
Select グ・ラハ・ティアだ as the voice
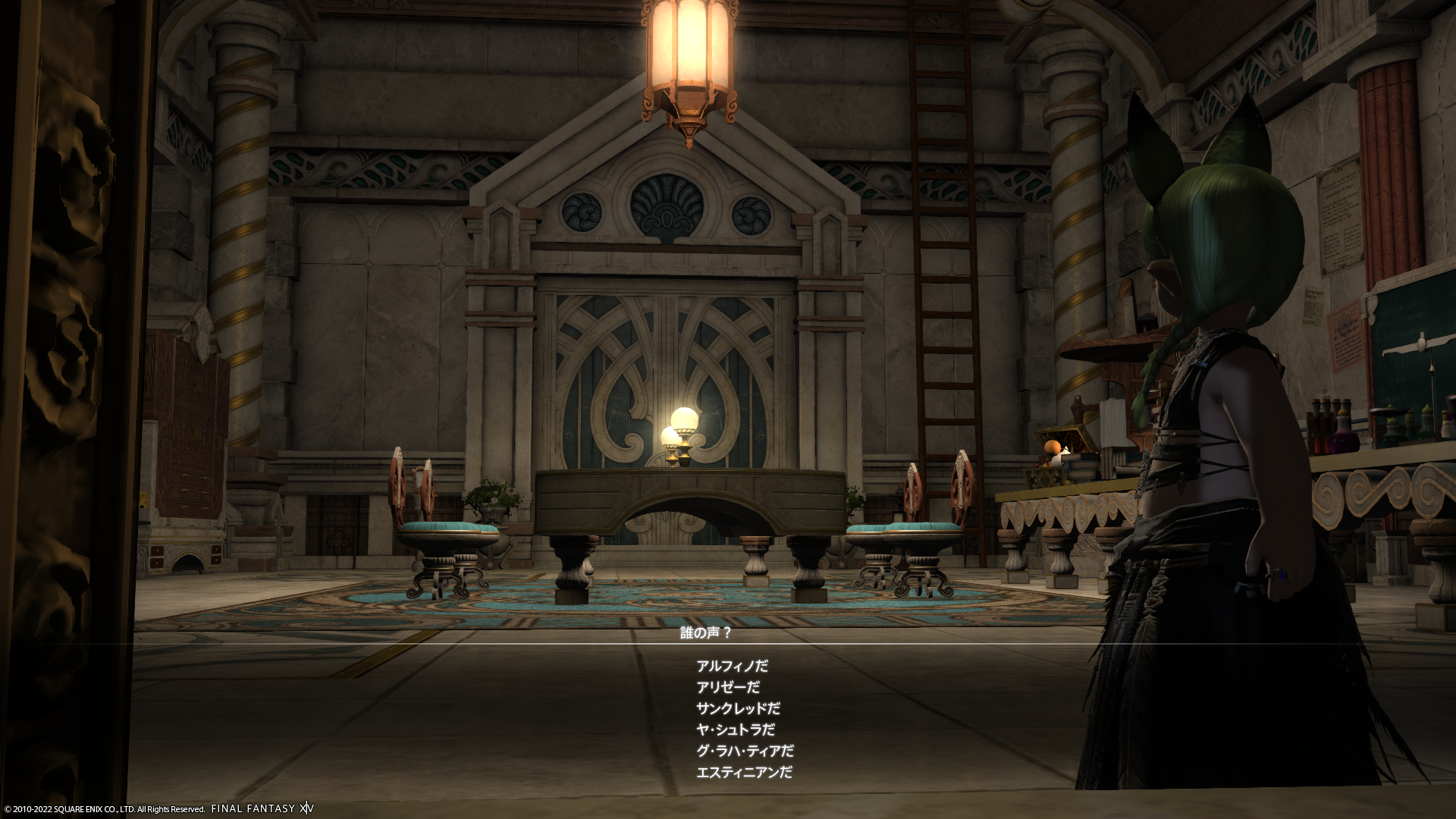pyautogui.click(x=745, y=752)
